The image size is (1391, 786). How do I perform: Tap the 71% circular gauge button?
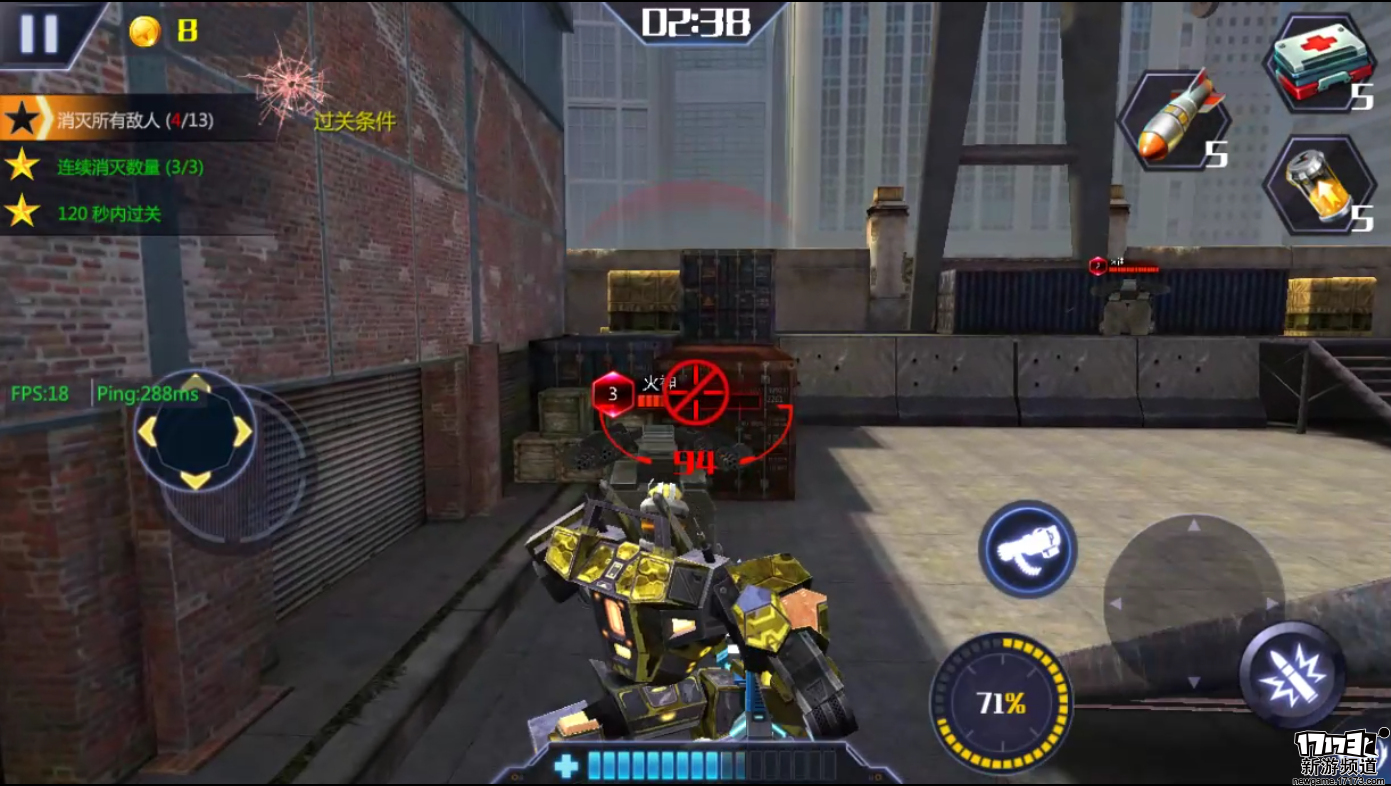(x=1001, y=703)
